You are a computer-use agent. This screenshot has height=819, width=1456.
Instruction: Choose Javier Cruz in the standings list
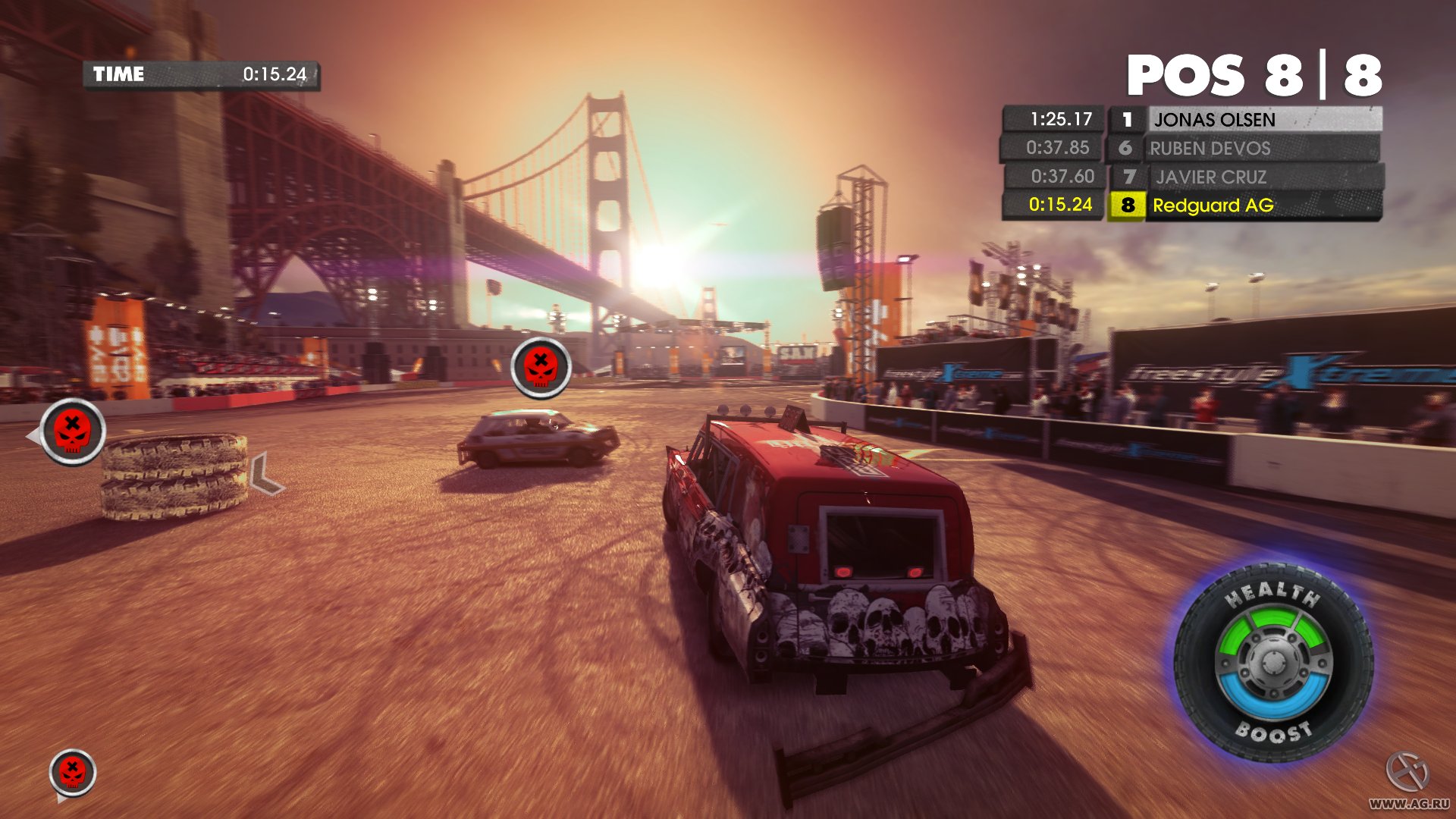click(1211, 177)
